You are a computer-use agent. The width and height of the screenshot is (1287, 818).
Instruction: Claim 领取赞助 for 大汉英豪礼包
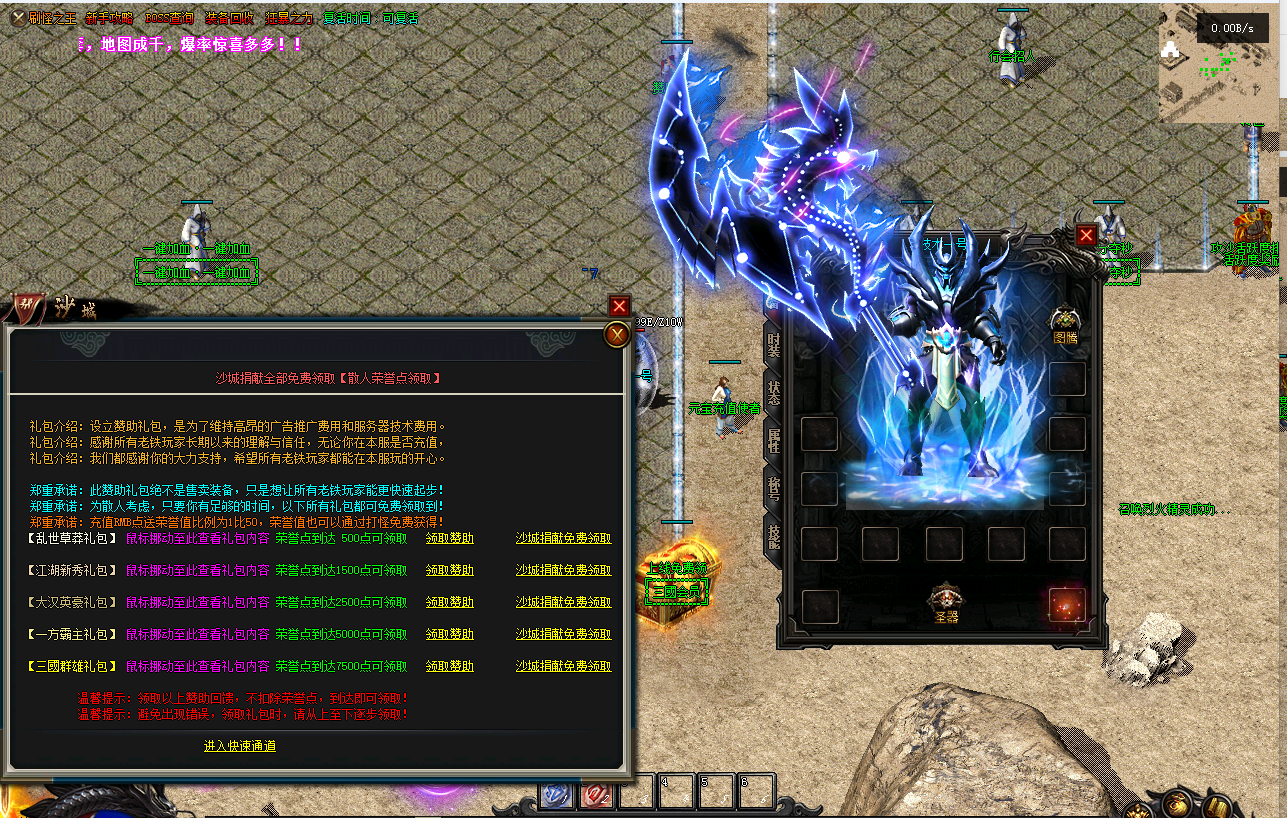pos(449,602)
